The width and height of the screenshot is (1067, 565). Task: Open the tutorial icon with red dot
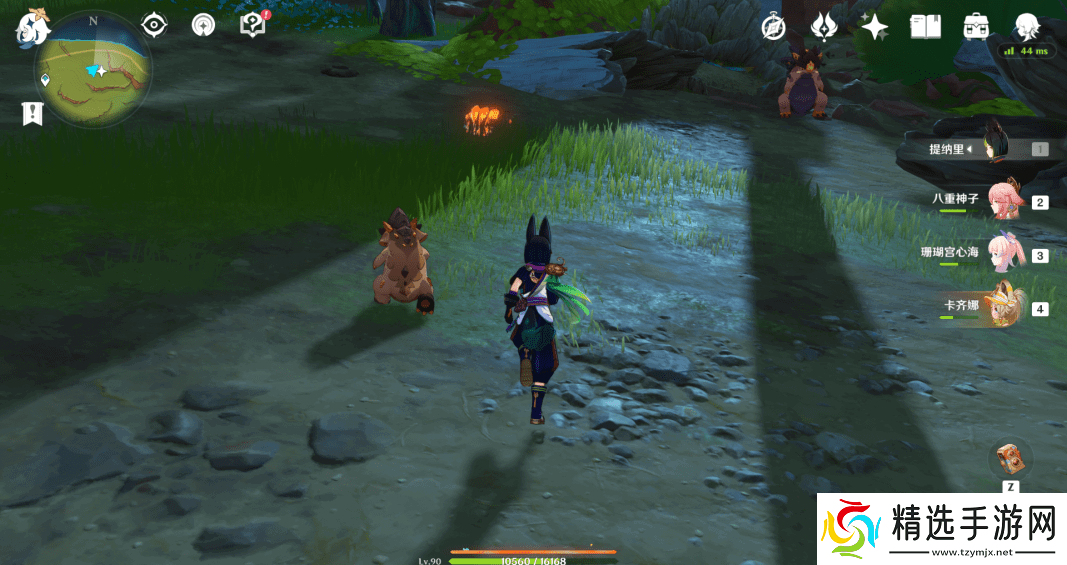253,24
